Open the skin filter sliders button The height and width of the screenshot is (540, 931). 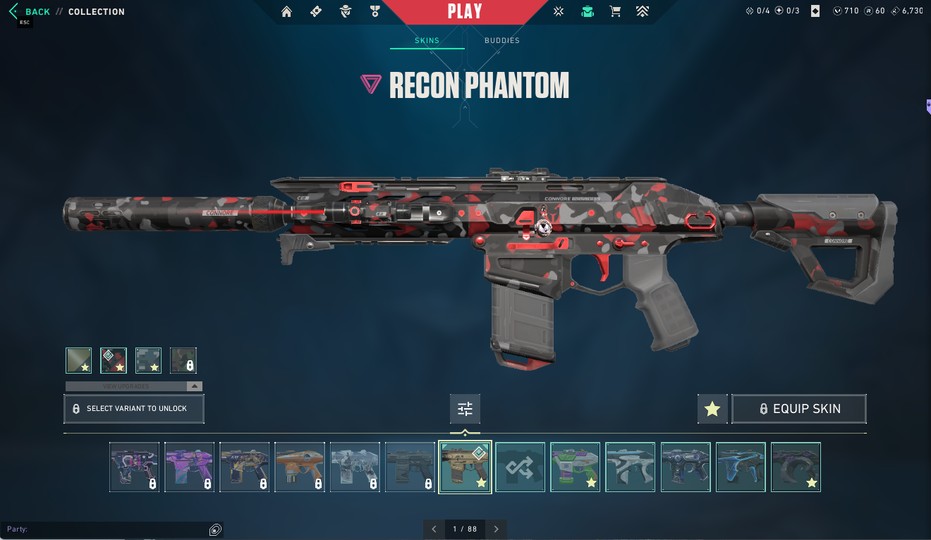(465, 409)
